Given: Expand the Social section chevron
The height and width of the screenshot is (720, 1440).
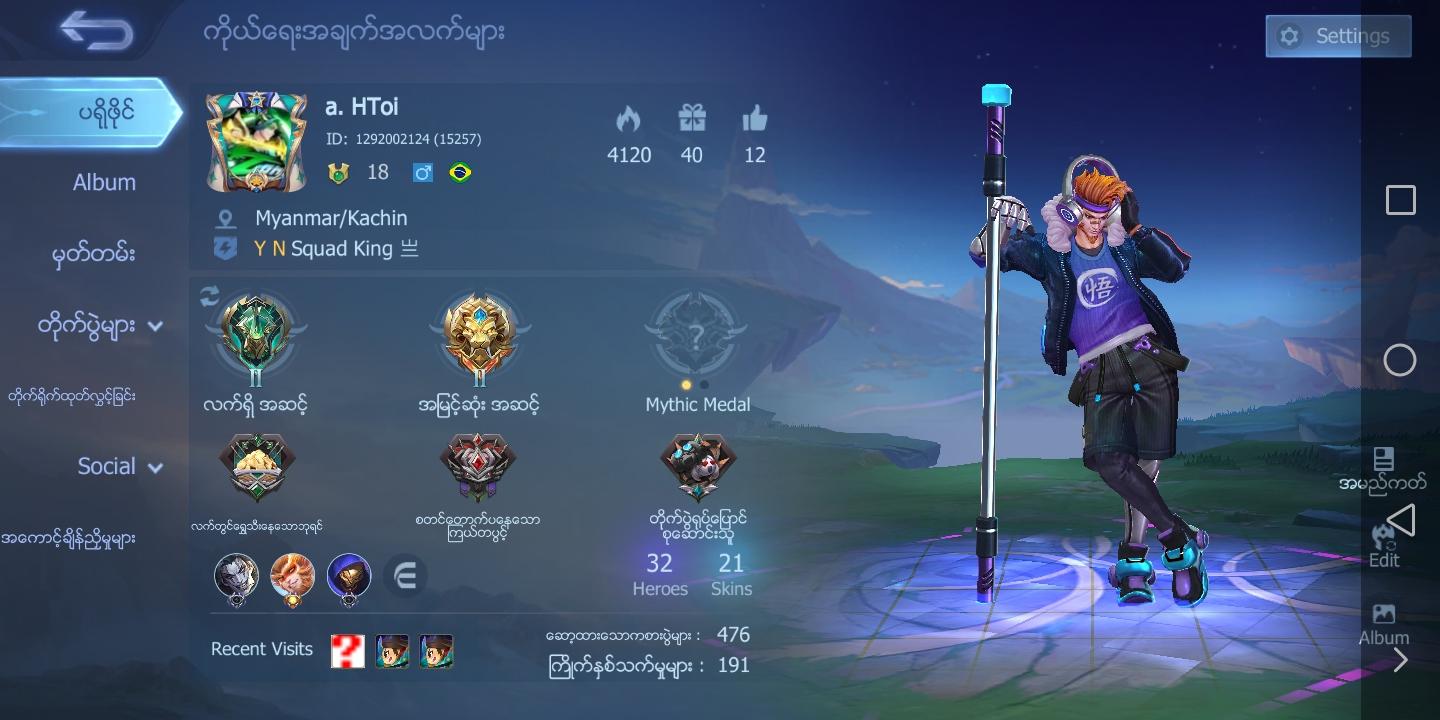Looking at the screenshot, I should 155,467.
